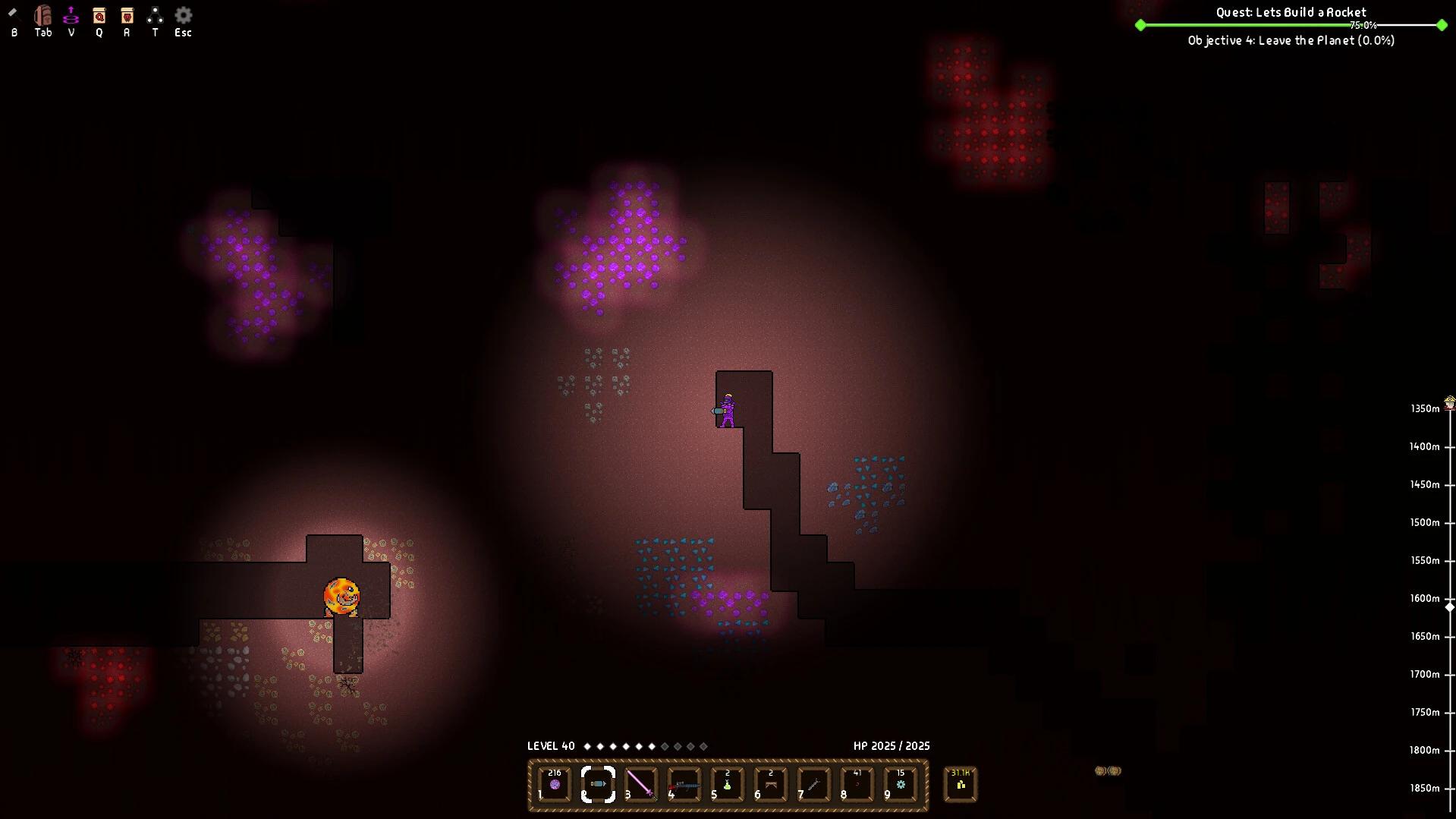The image size is (1456, 819).
Task: Click the 31.1K coin pouch slot
Action: point(959,784)
